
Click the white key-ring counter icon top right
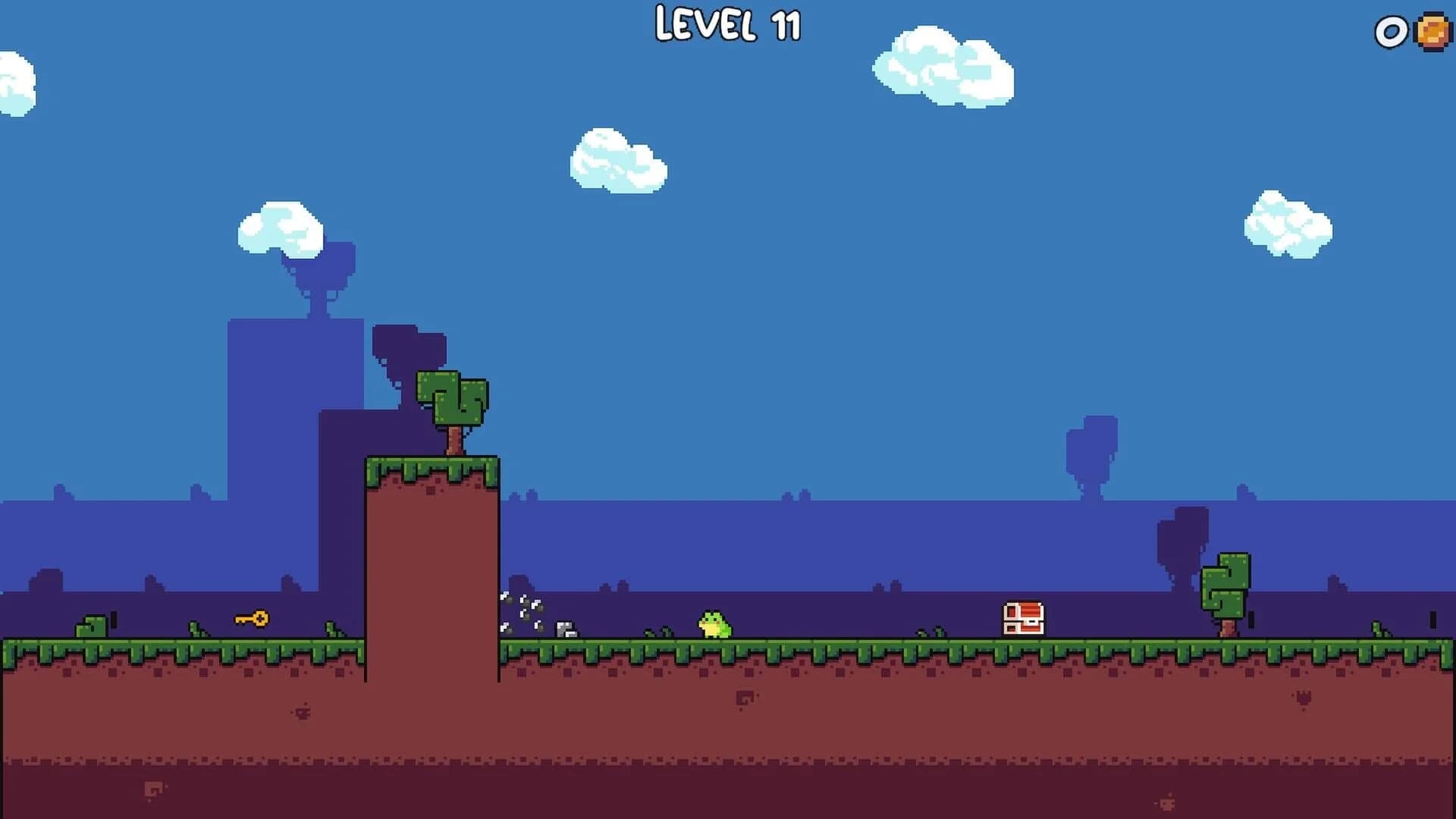point(1392,33)
